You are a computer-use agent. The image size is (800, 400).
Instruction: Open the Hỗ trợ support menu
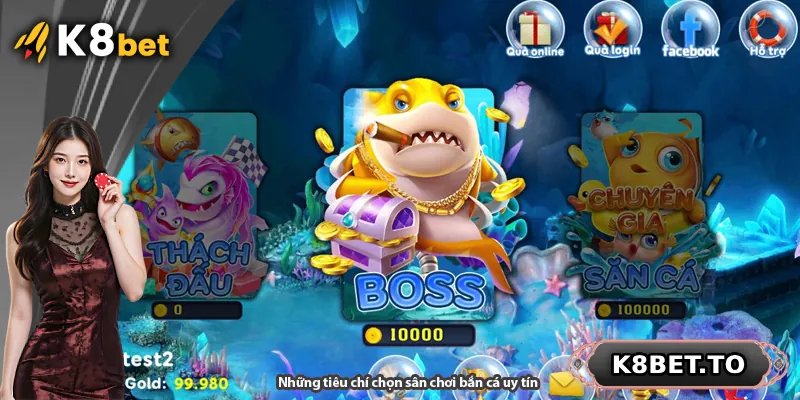(767, 29)
